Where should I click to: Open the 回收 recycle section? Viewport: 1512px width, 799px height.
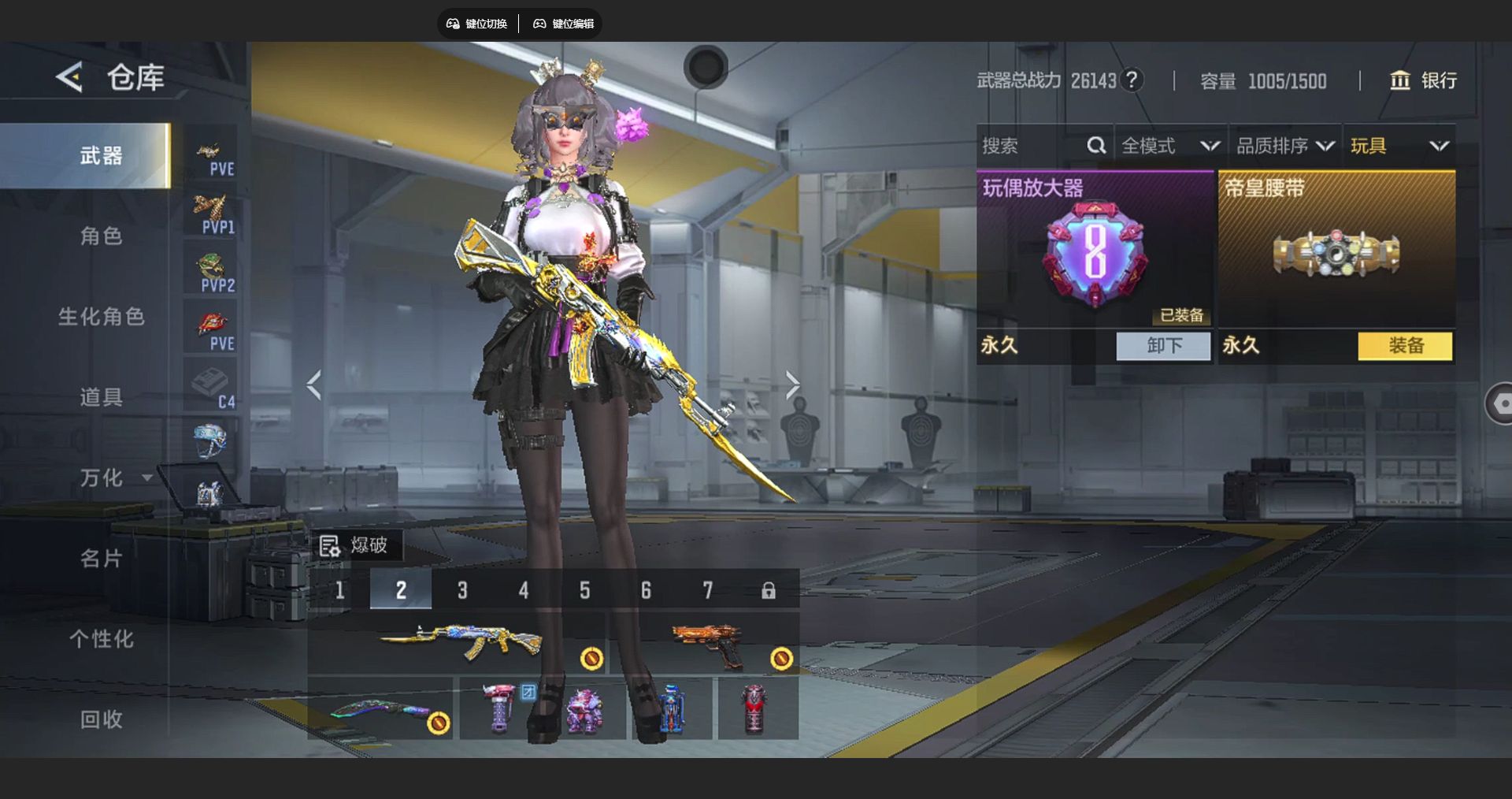tap(101, 719)
